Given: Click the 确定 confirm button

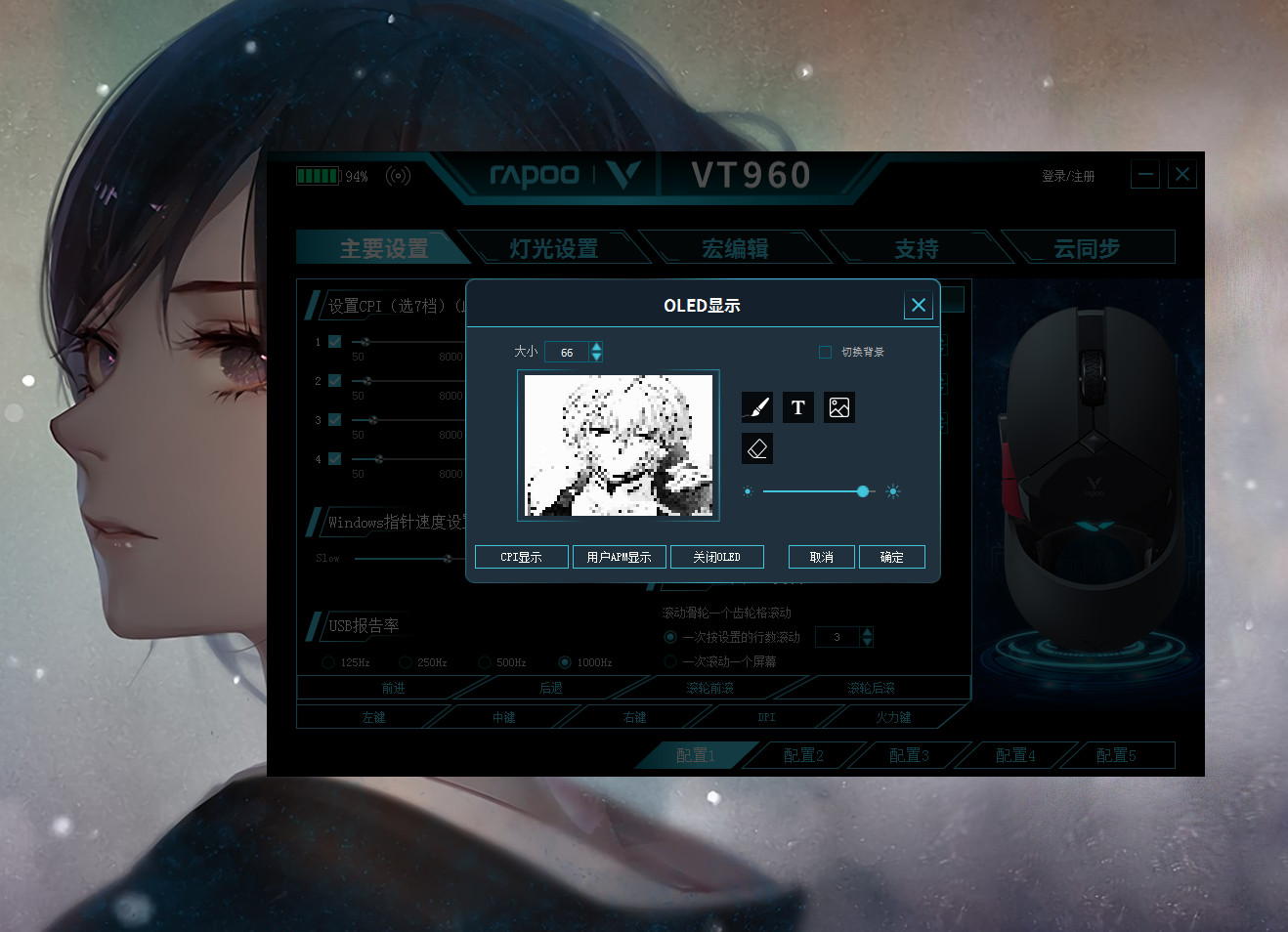Looking at the screenshot, I should point(891,556).
